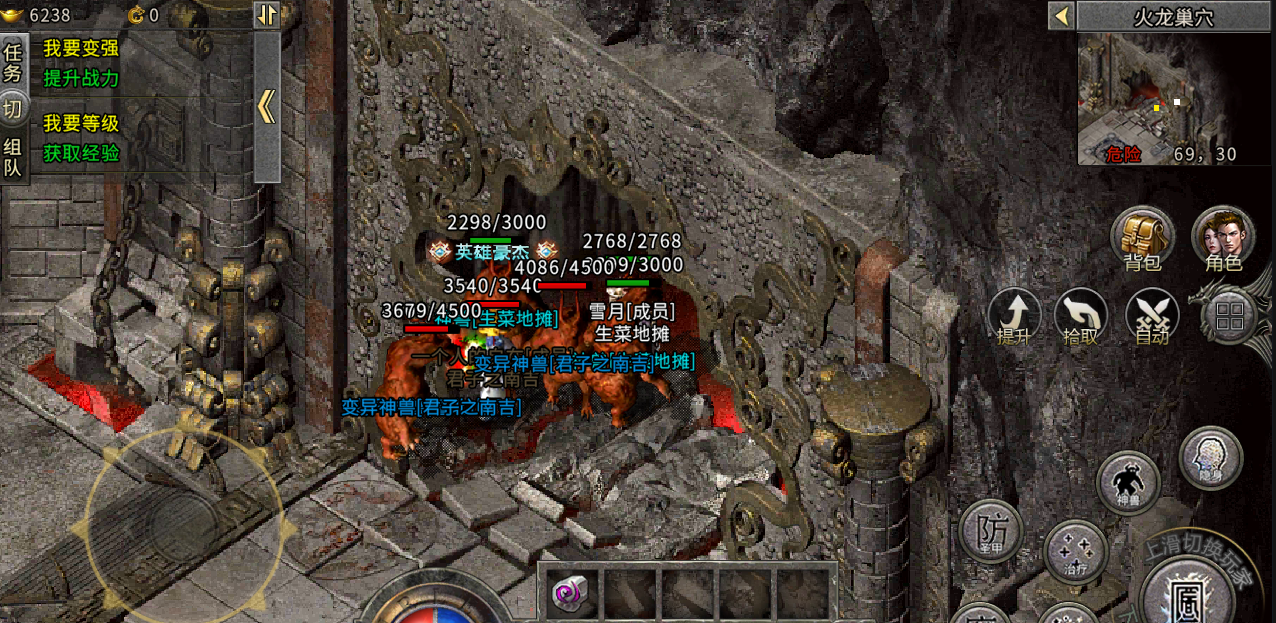Activate the 防 armor skill
The image size is (1276, 623).
click(991, 530)
